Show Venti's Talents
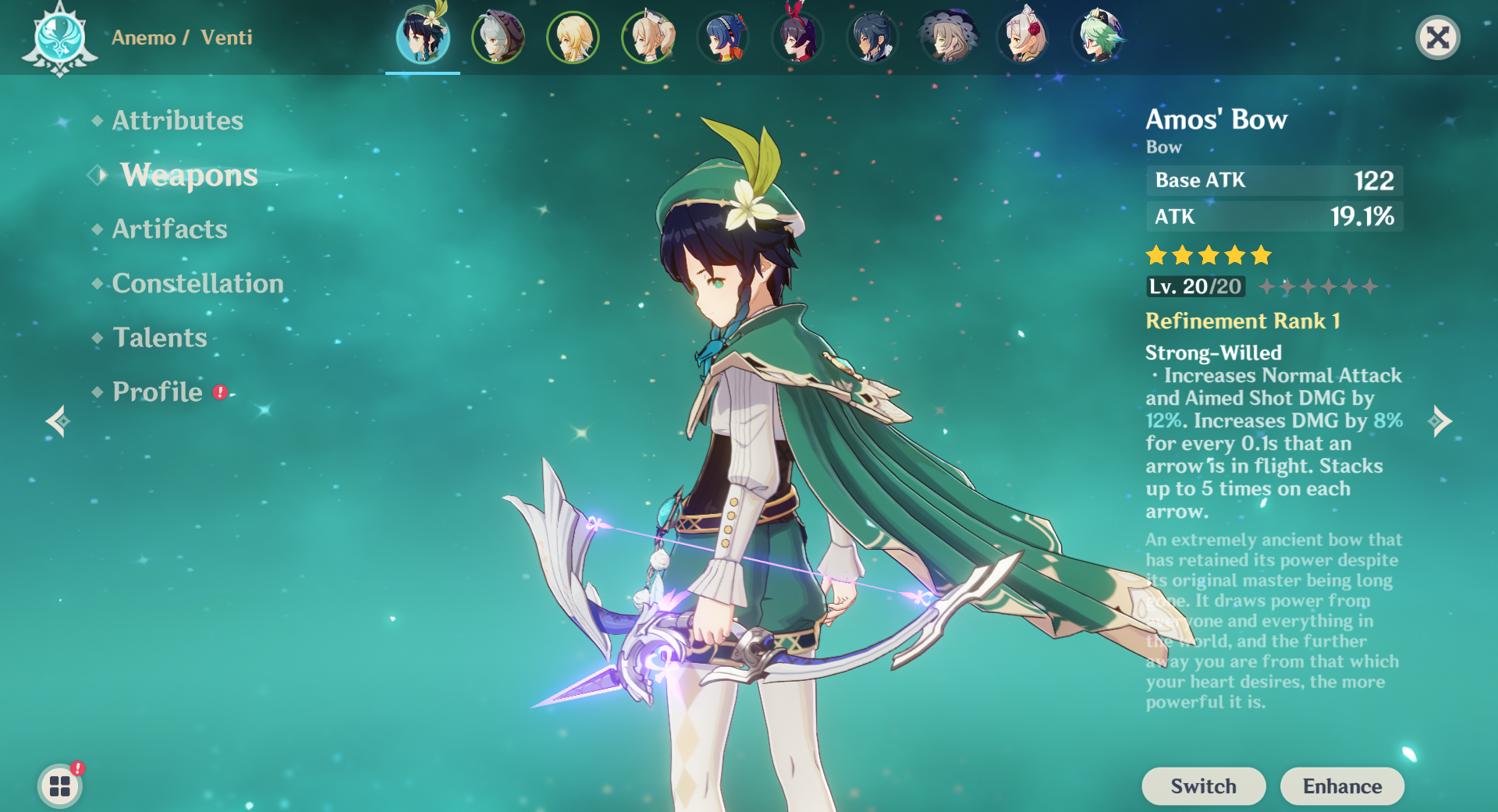The image size is (1498, 812). click(x=159, y=337)
